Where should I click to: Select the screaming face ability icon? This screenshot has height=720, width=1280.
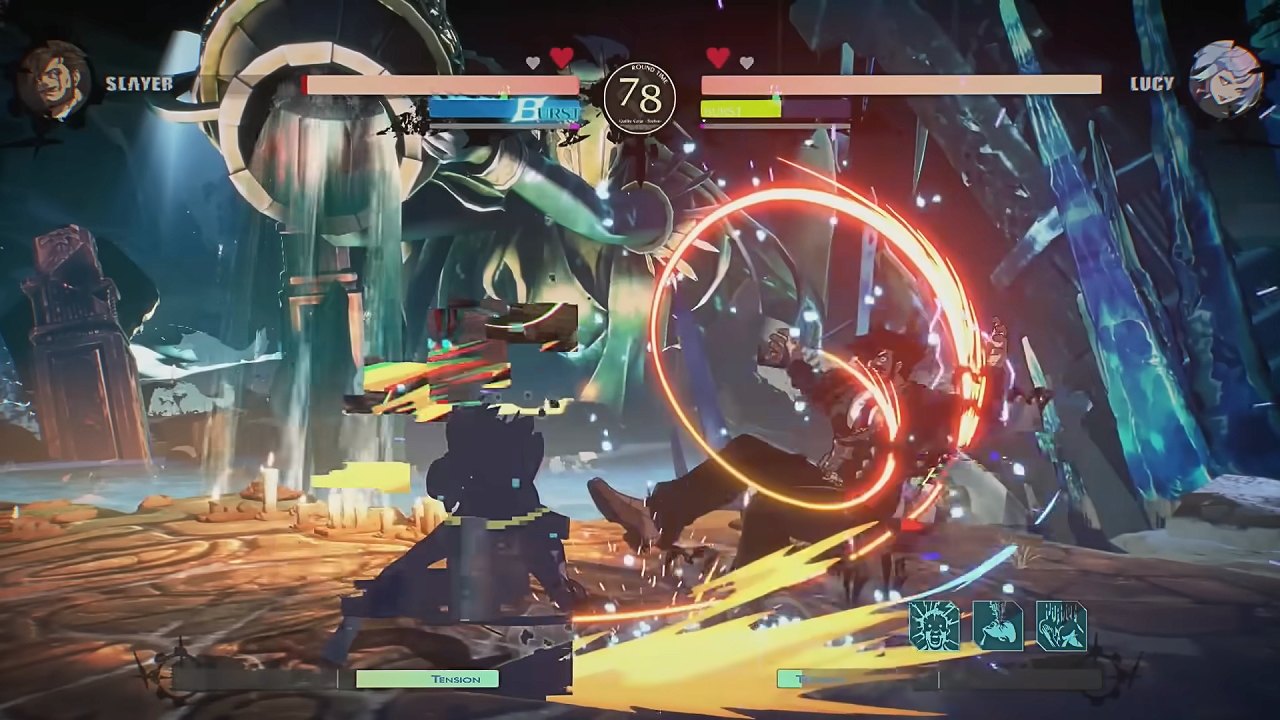934,626
